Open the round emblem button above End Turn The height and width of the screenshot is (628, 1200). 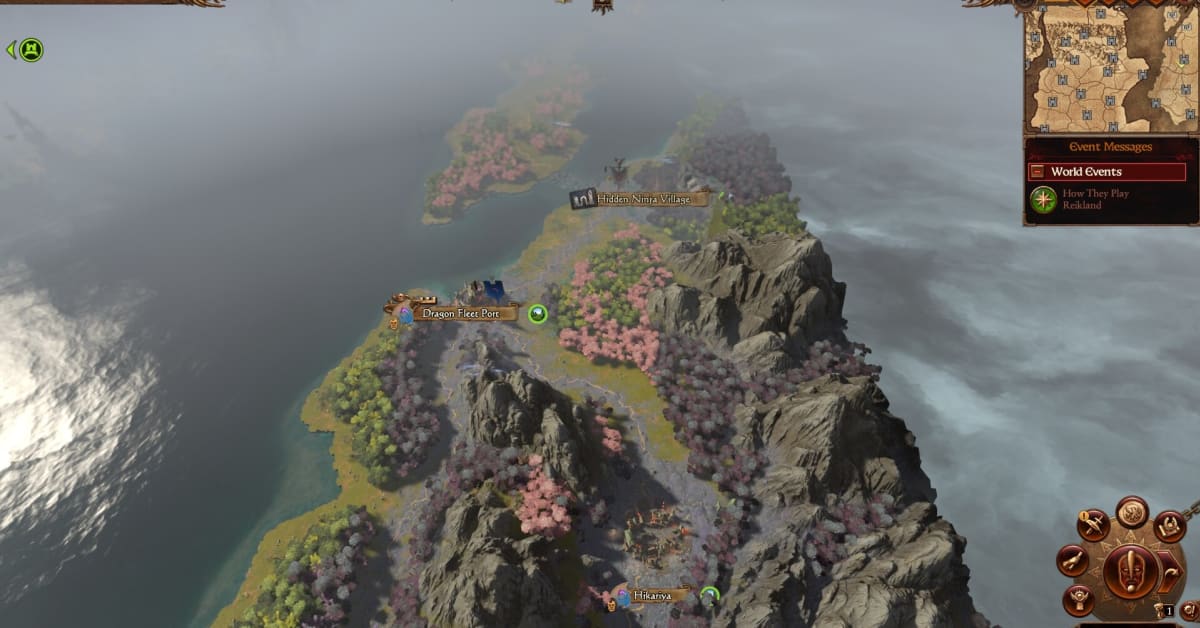tap(1132, 511)
